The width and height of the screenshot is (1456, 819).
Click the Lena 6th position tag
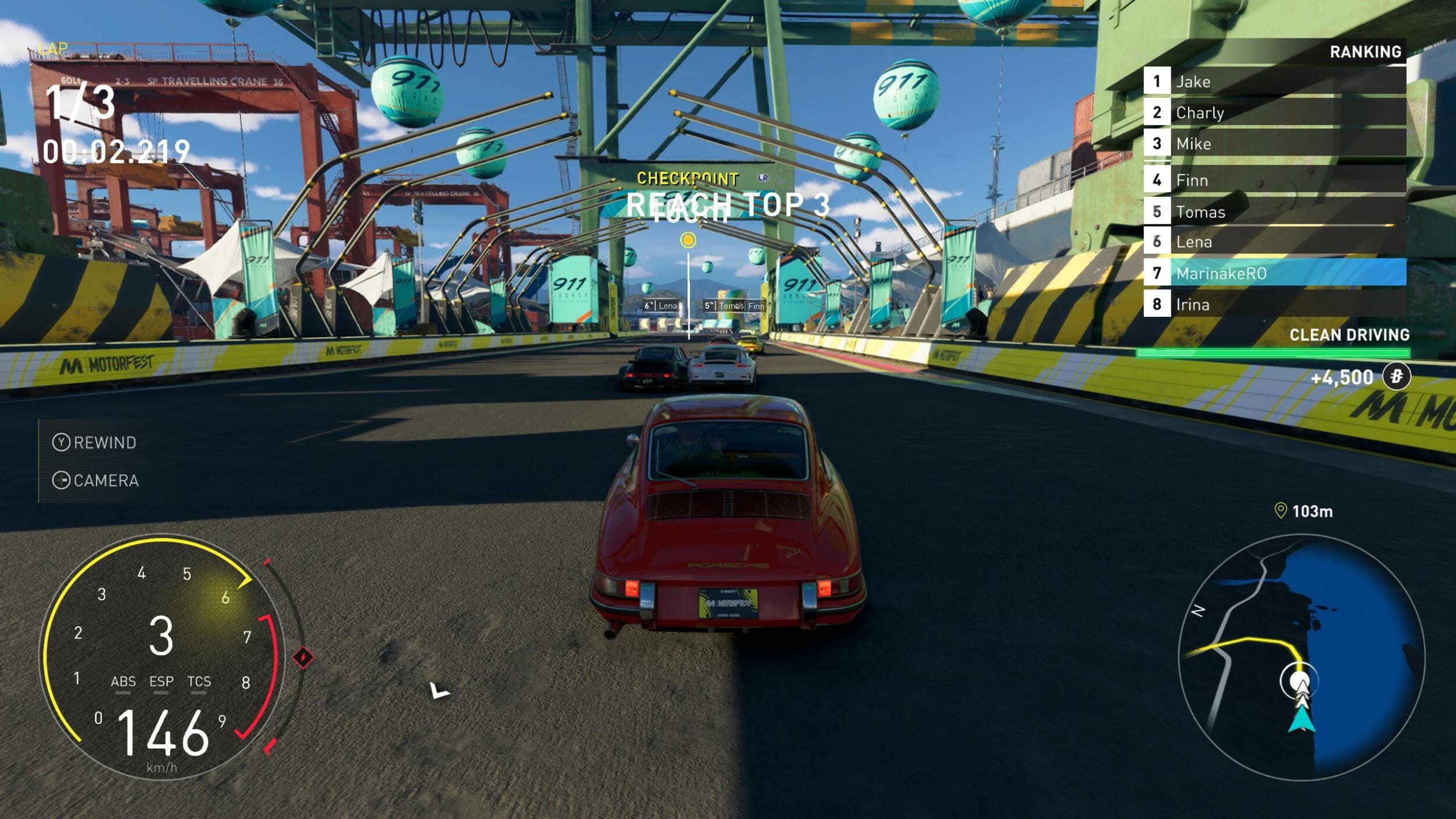coord(662,306)
